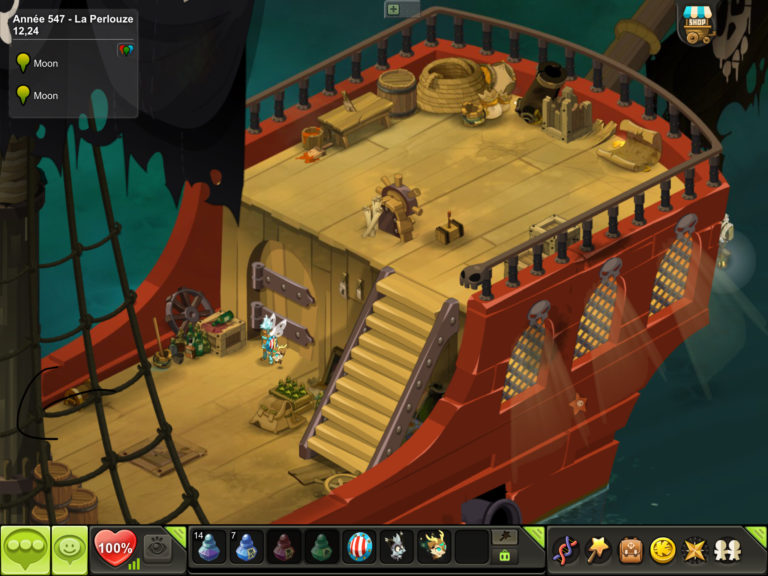Select the goggled character head slot
The image size is (768, 576).
click(x=433, y=547)
